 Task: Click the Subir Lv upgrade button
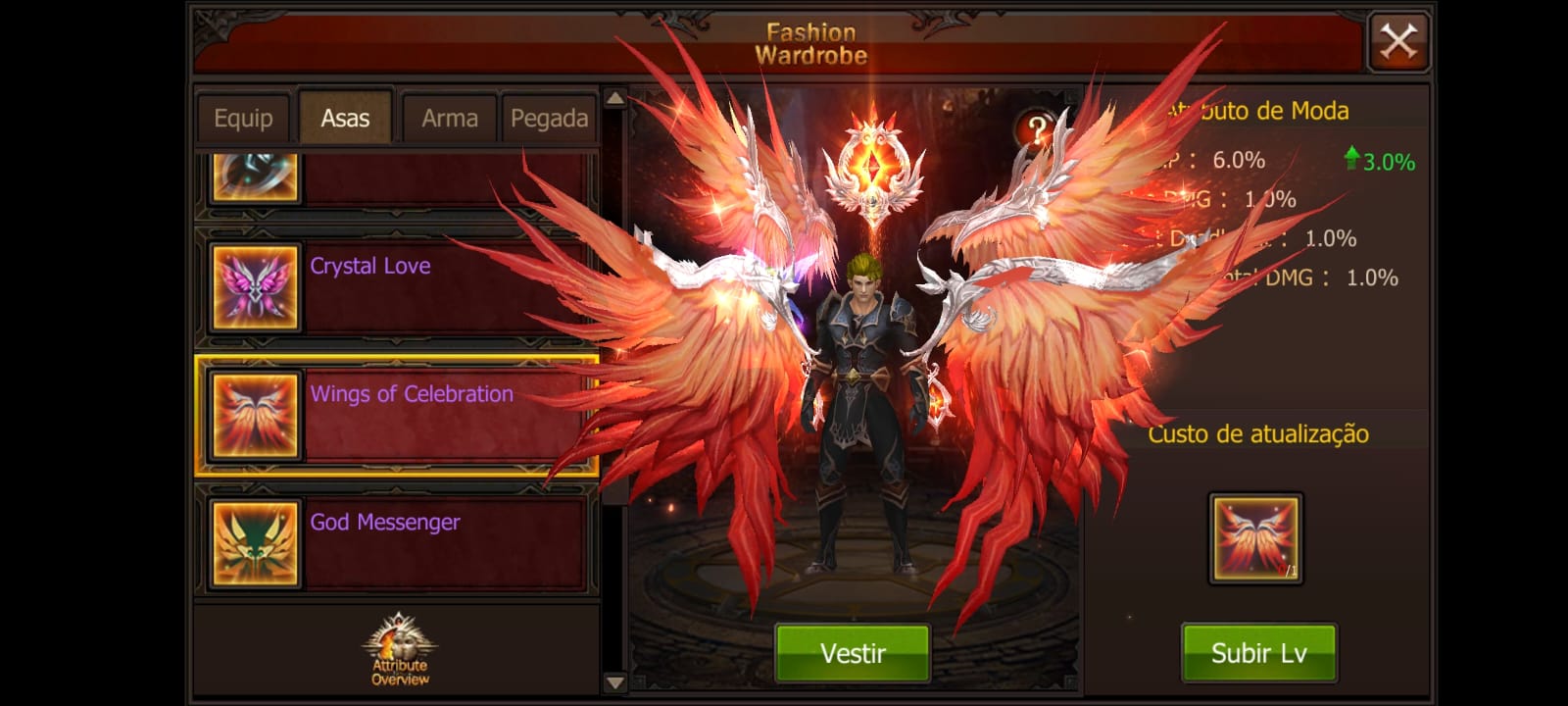coord(1258,653)
